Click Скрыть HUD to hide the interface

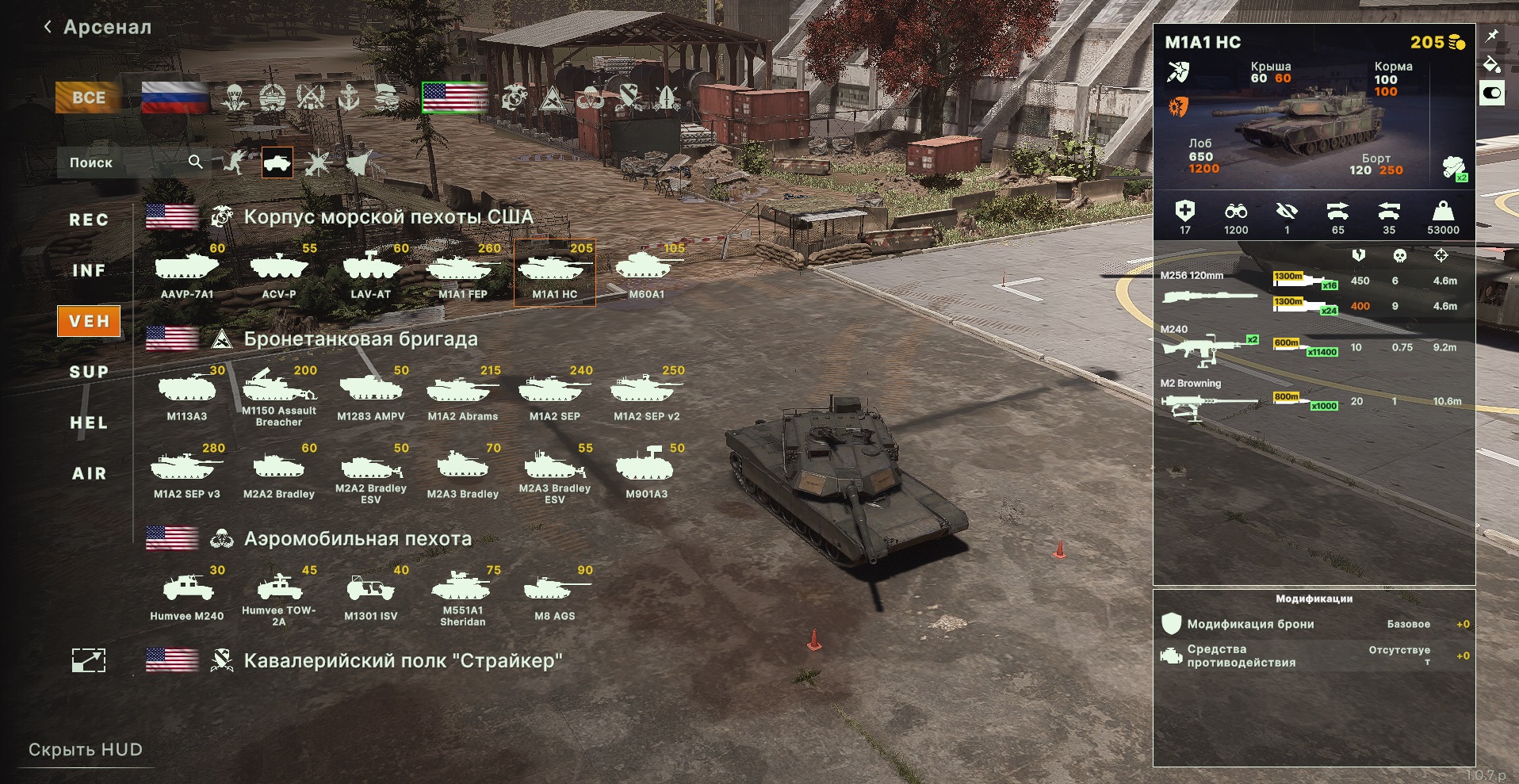point(86,750)
